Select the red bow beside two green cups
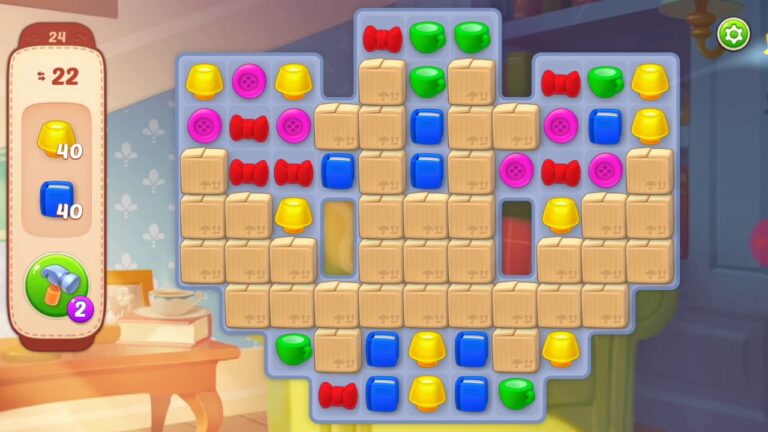This screenshot has width=768, height=432. pyautogui.click(x=382, y=38)
